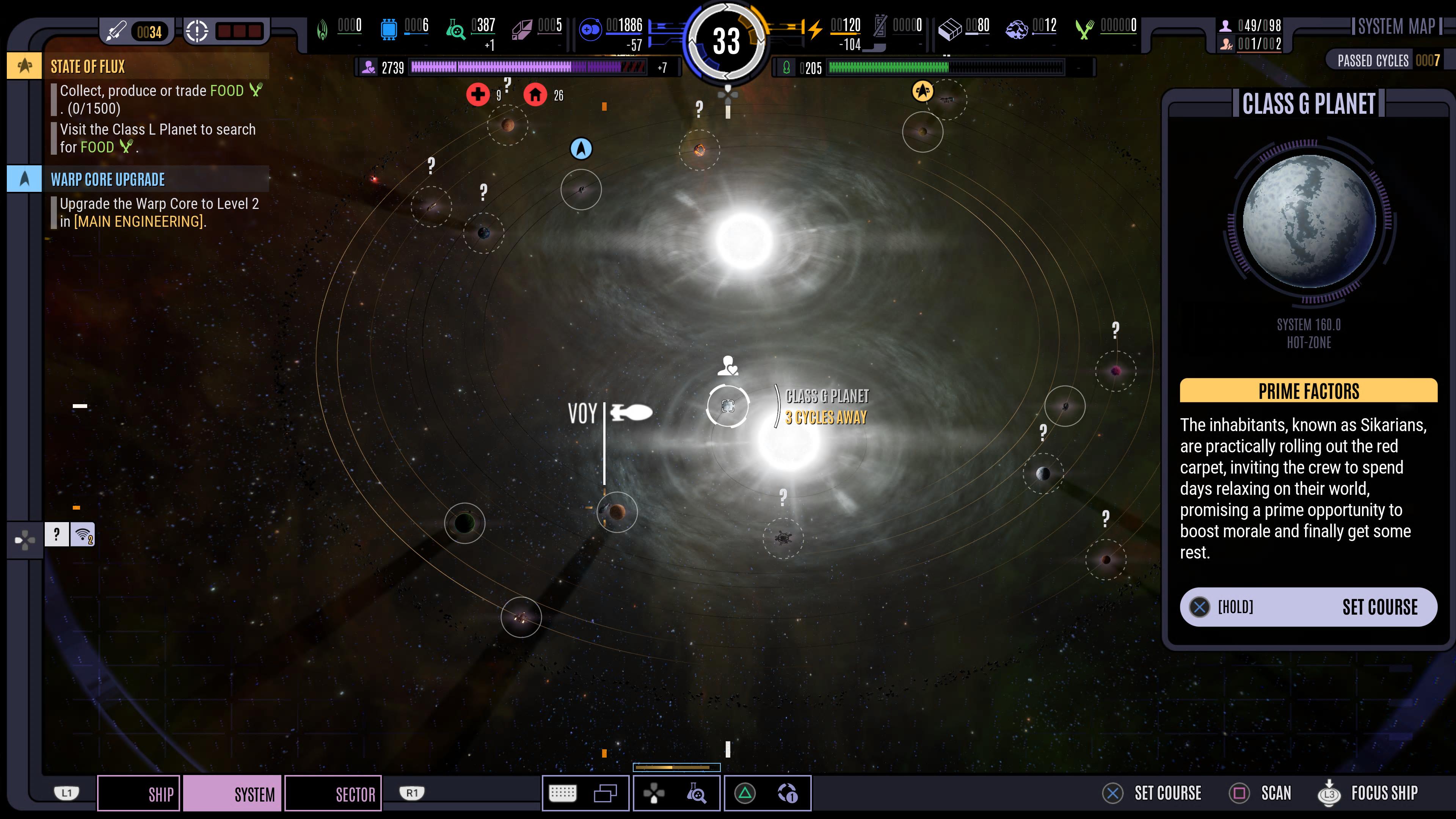1456x819 pixels.
Task: Open the overlapping windows icon
Action: pos(605,794)
